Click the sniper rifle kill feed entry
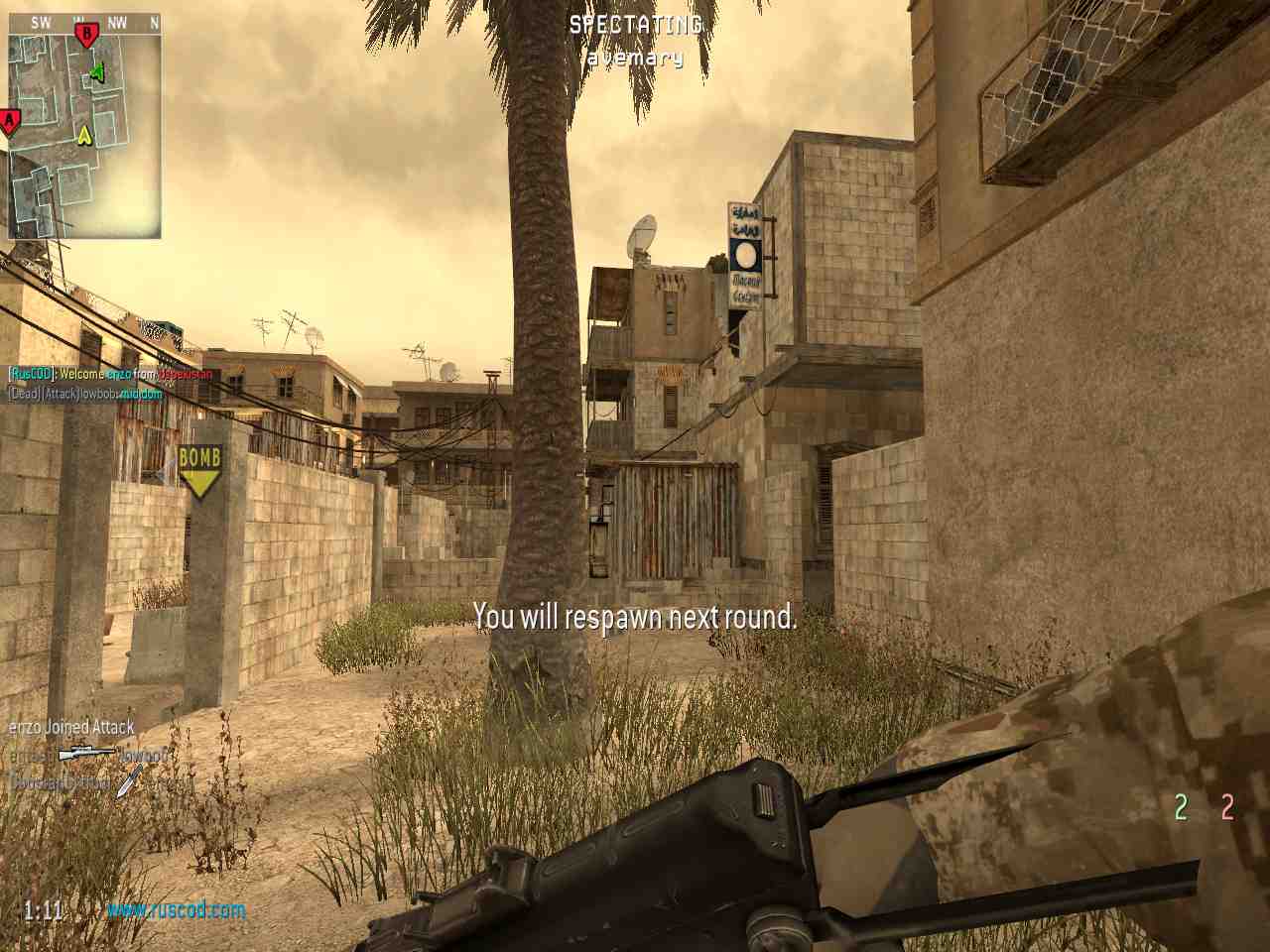The height and width of the screenshot is (952, 1270). [87, 756]
